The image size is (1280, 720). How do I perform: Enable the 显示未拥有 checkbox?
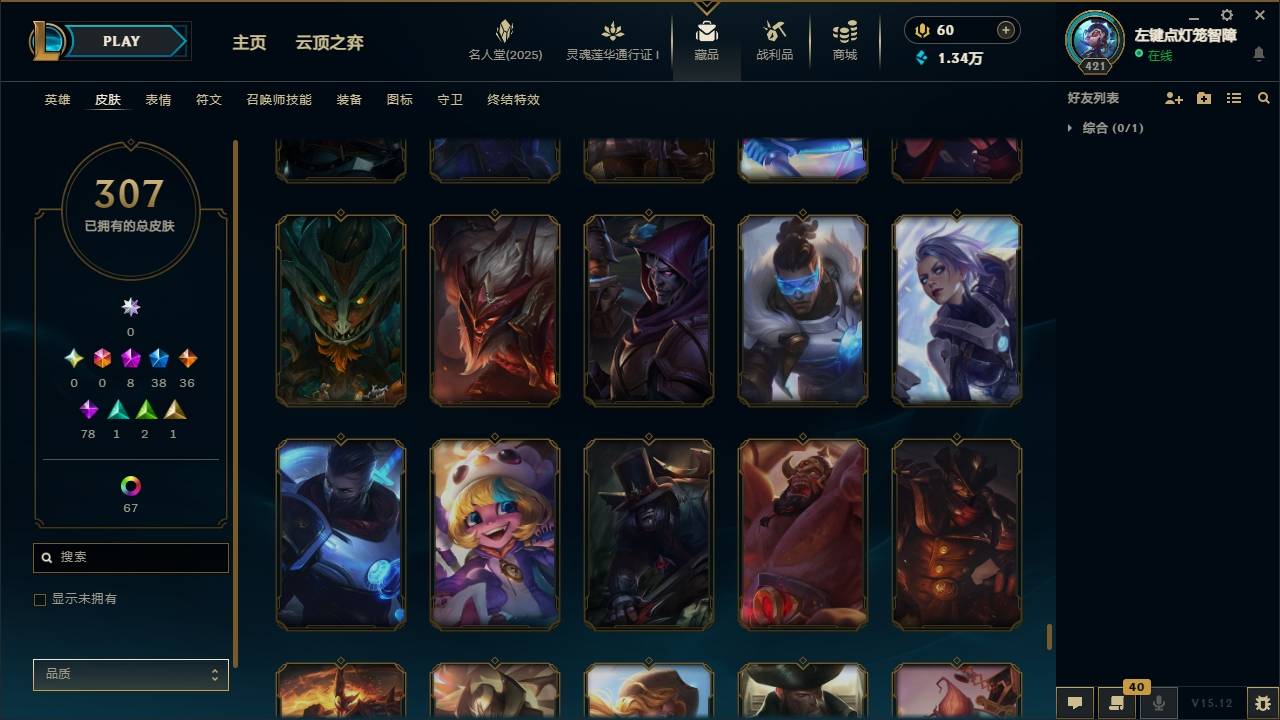[x=40, y=599]
